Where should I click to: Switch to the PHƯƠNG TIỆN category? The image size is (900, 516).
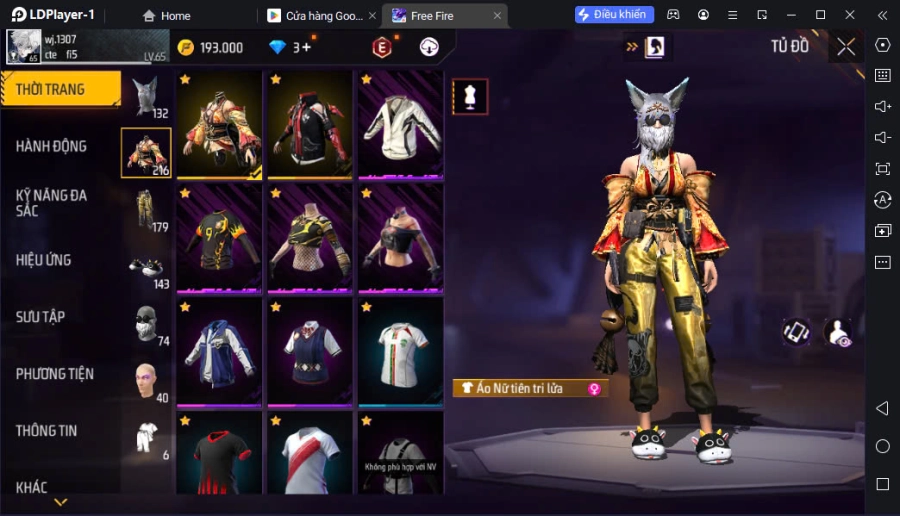coord(55,374)
